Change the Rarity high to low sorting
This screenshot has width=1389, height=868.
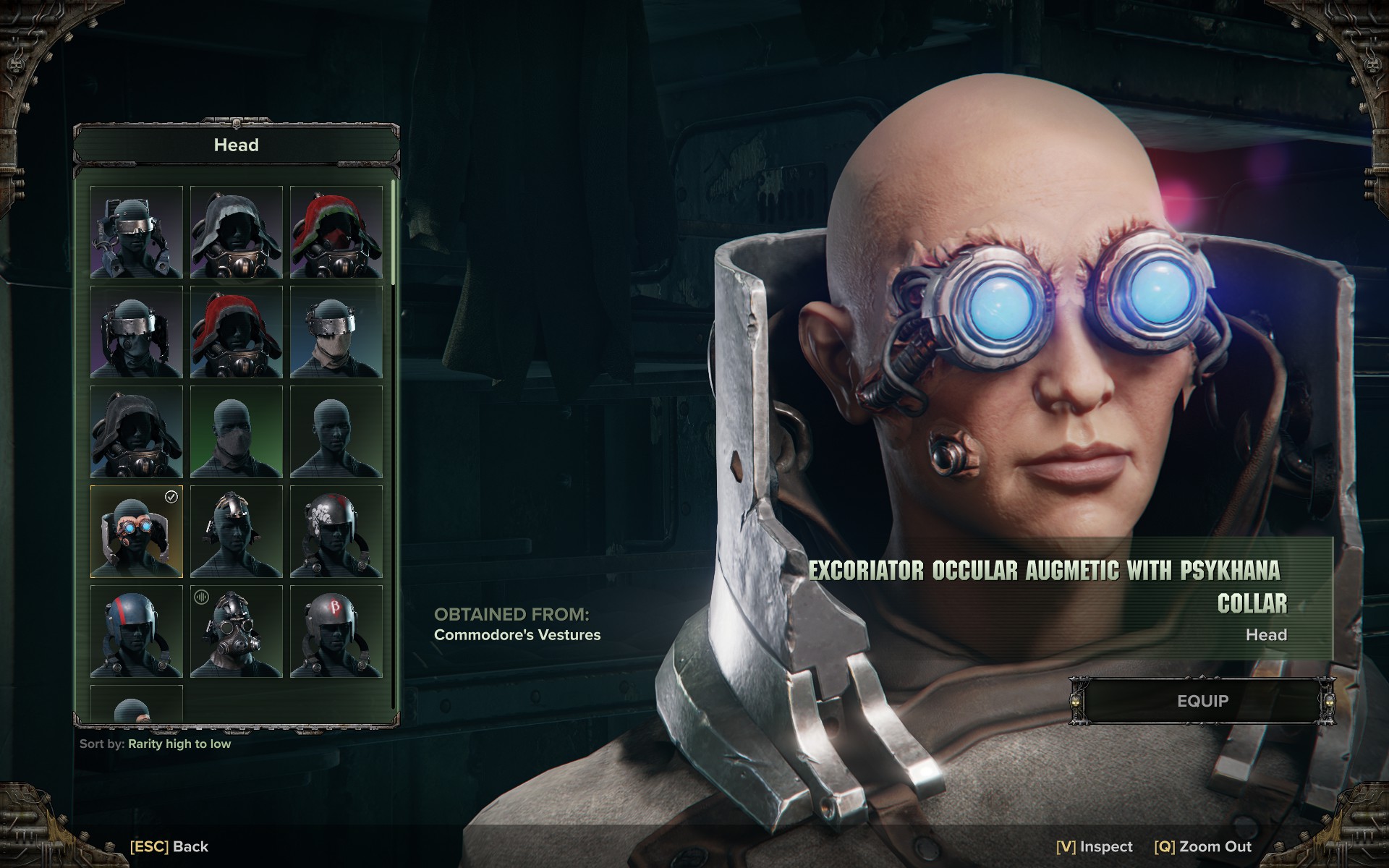point(179,744)
